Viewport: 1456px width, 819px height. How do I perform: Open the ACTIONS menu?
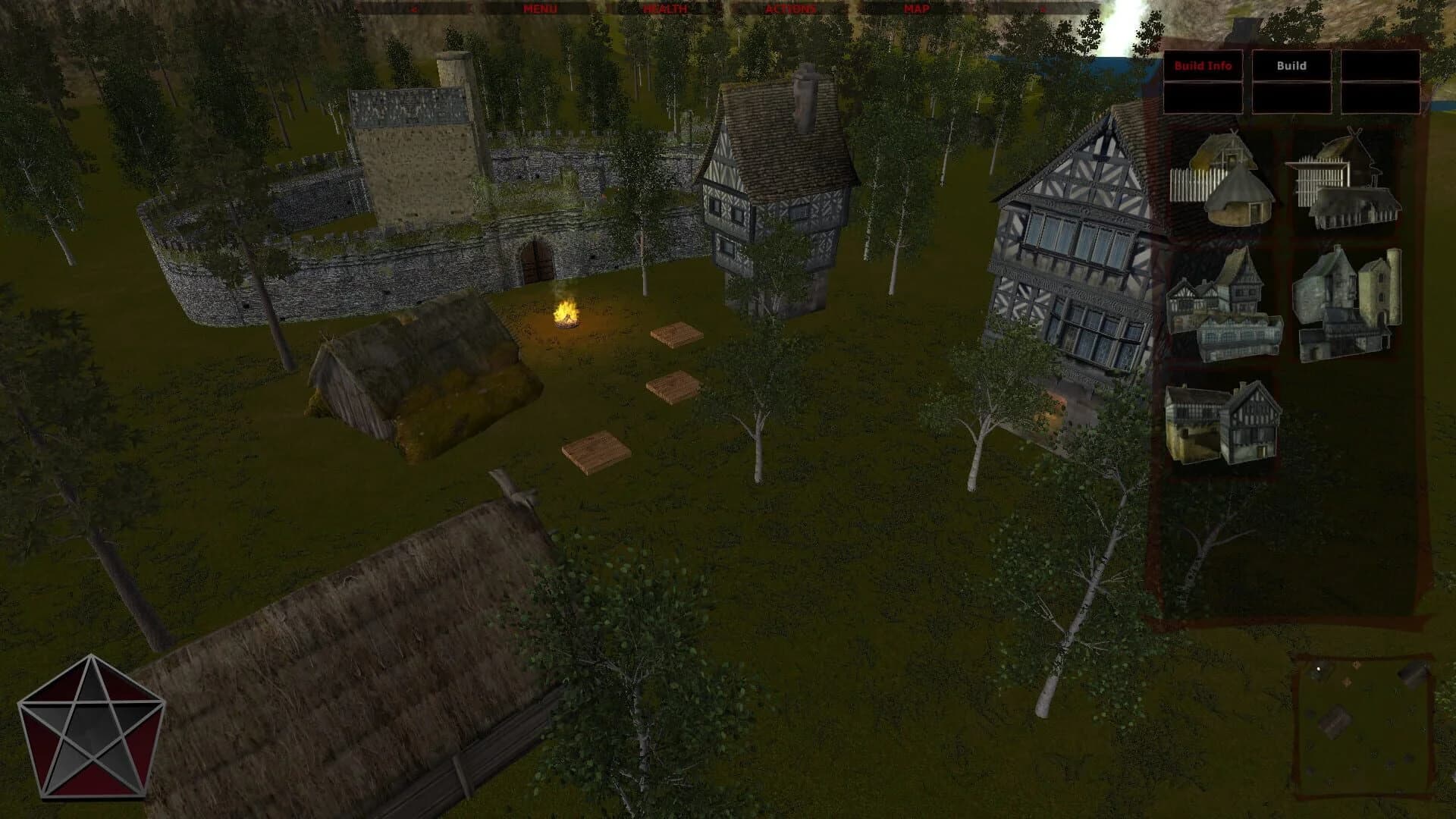tap(791, 10)
